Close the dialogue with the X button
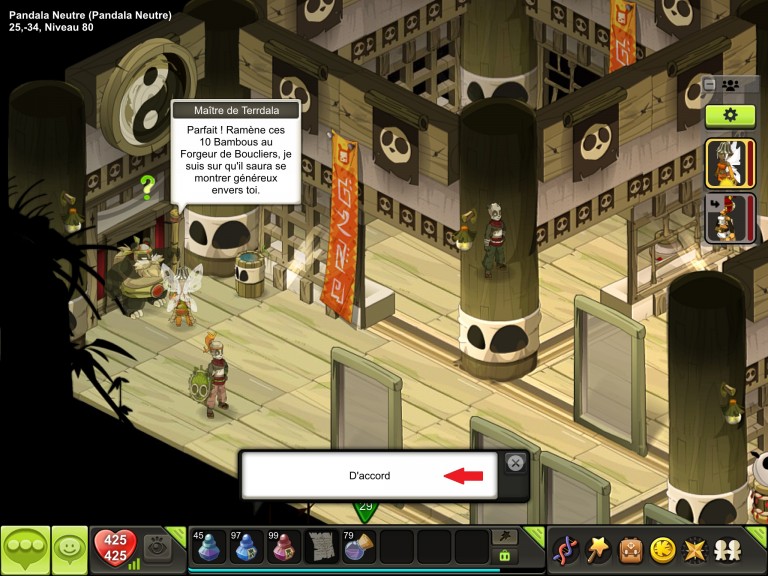 515,463
